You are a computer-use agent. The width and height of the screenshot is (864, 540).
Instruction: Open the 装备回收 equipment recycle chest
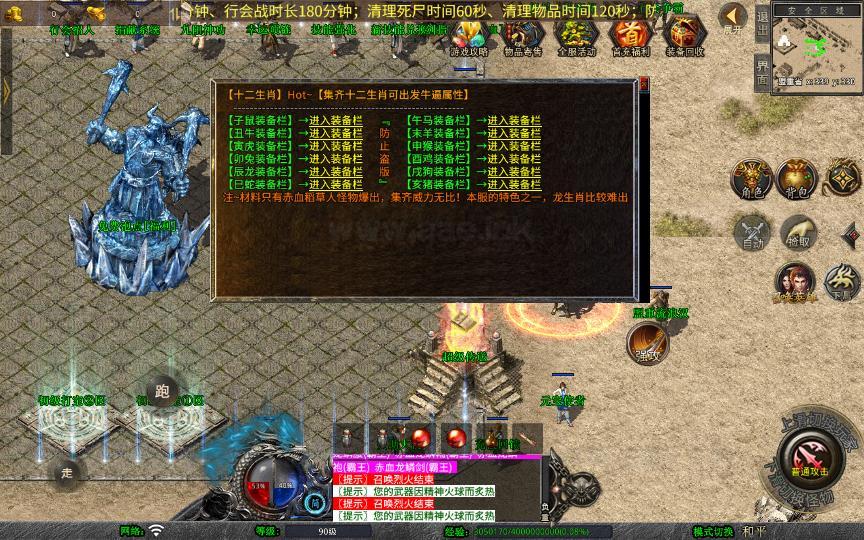coord(684,37)
